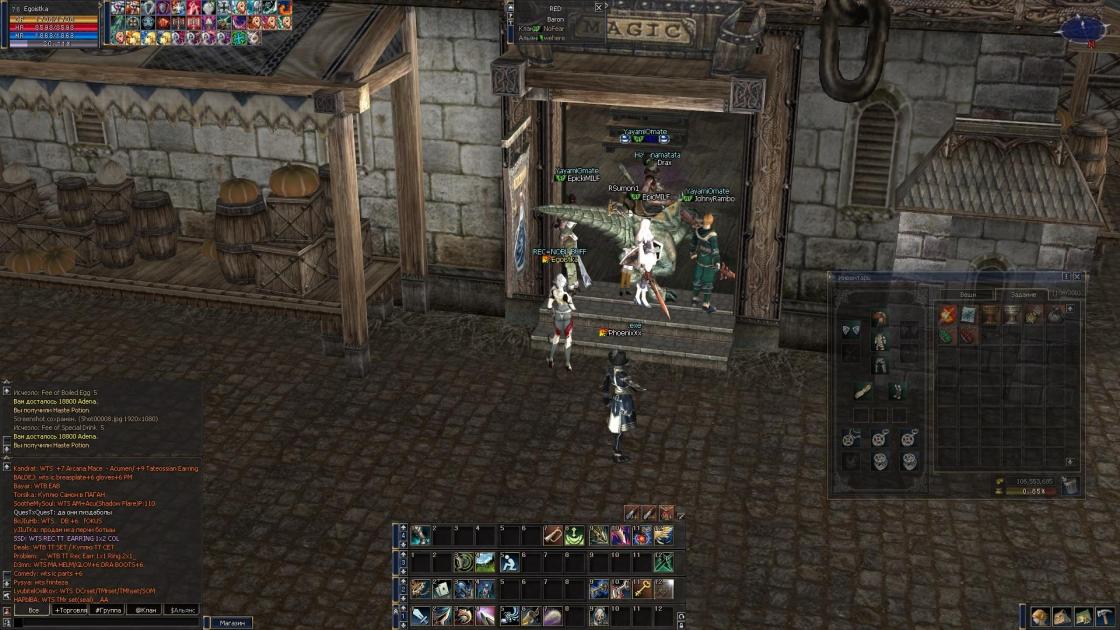Show the $Альянс chat tab
Screen dimensions: 1120x630
(182, 609)
